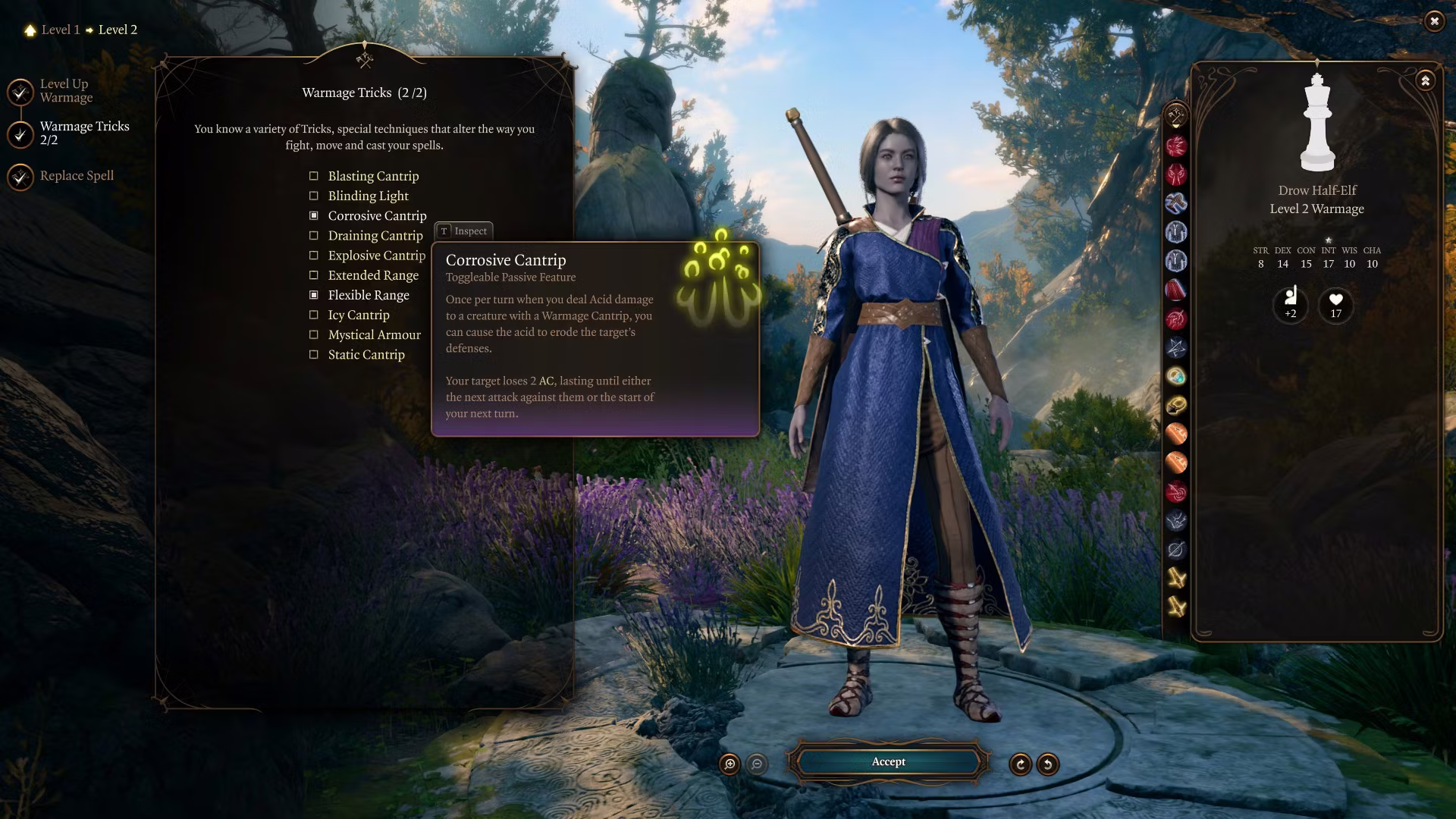The width and height of the screenshot is (1456, 819).
Task: Deselect the Flexible Range trick
Action: (314, 295)
